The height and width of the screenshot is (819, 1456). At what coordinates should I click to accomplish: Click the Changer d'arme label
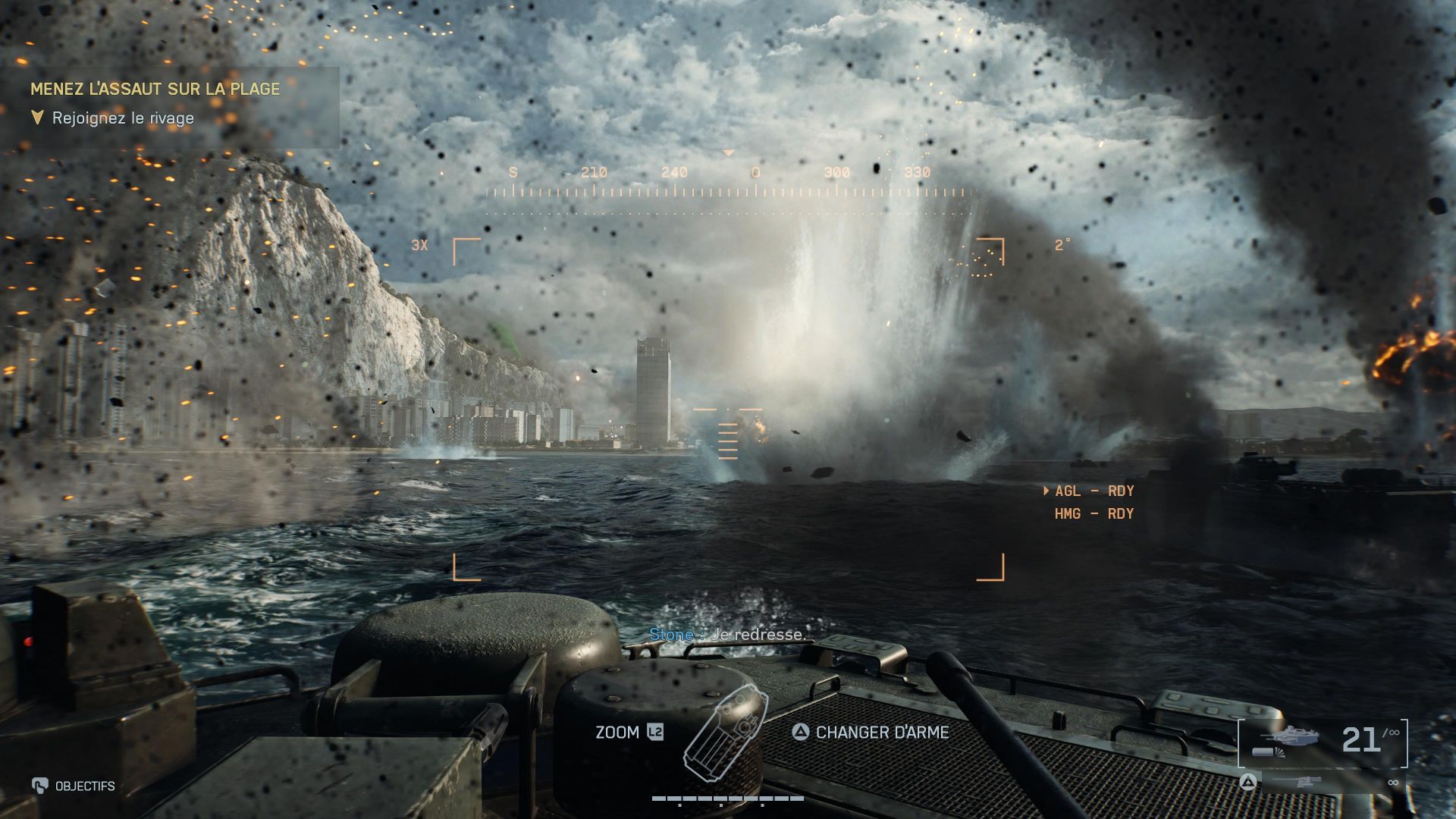tap(881, 733)
